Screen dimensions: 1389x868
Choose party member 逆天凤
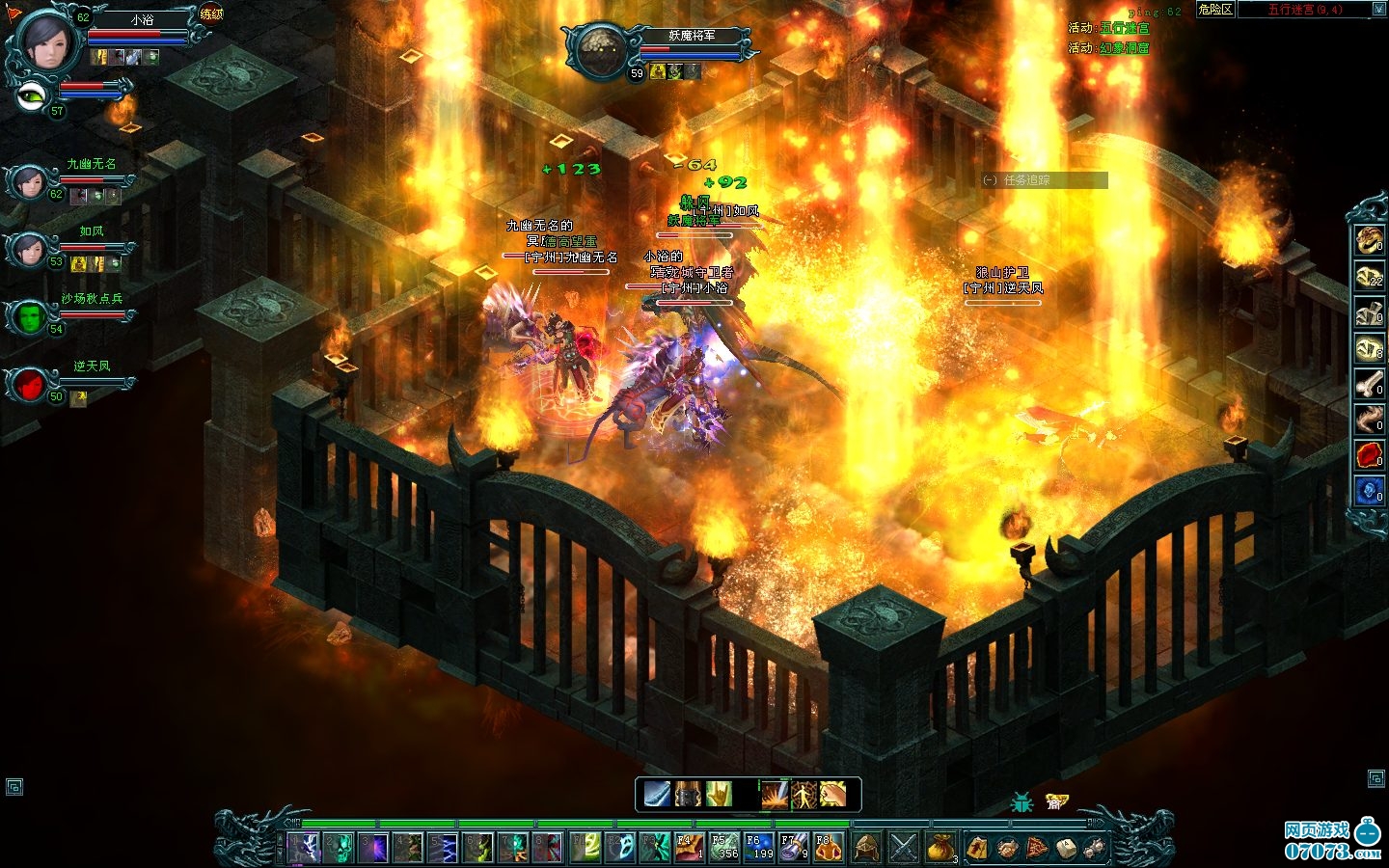[x=30, y=384]
